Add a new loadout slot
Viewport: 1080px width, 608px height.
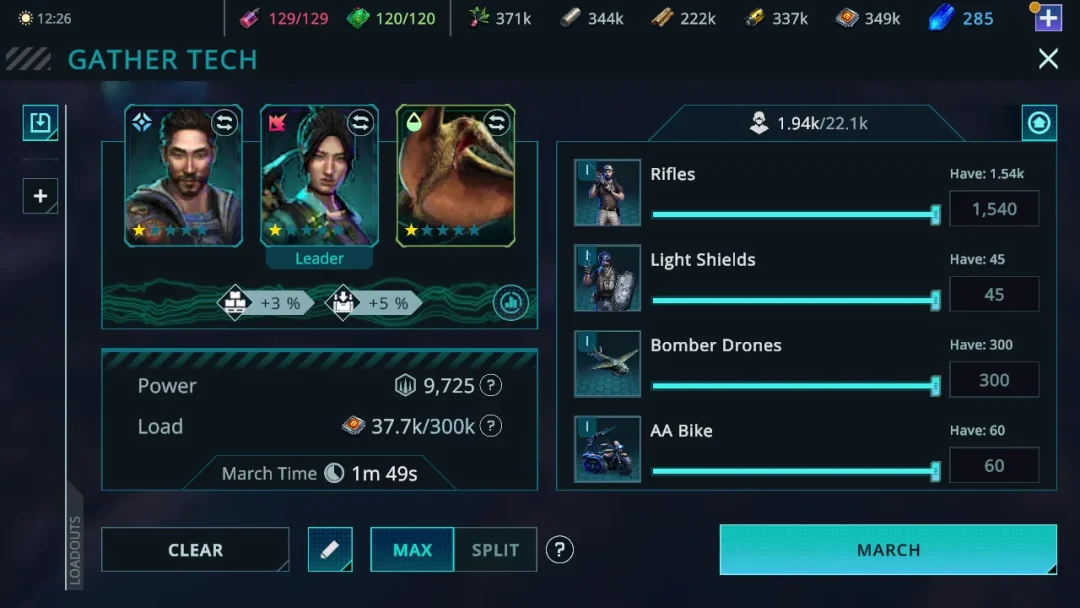click(40, 196)
